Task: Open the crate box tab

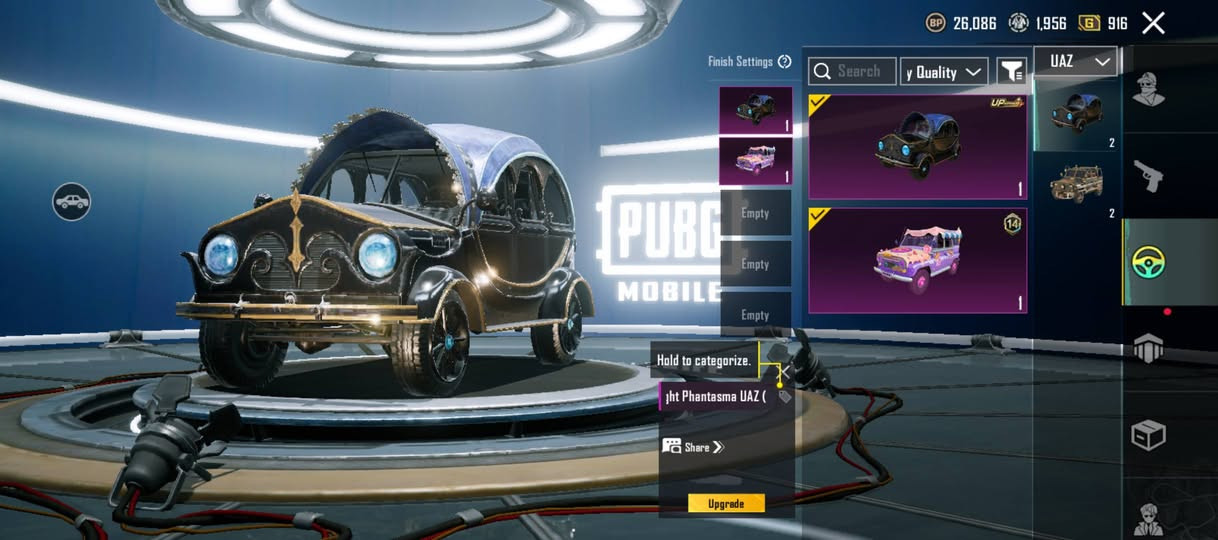Action: [x=1148, y=435]
